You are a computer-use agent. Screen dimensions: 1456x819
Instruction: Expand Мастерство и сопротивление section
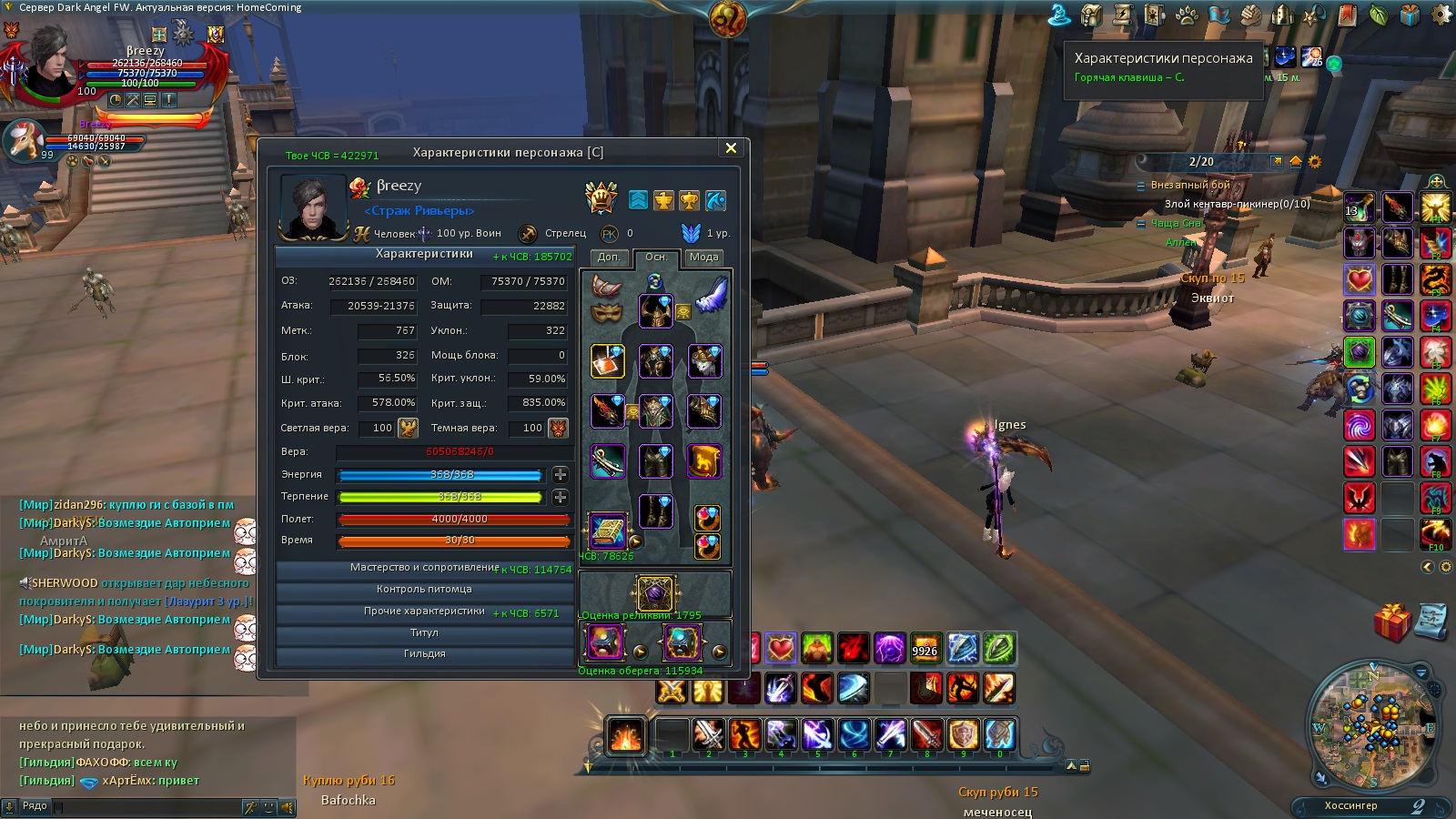424,568
